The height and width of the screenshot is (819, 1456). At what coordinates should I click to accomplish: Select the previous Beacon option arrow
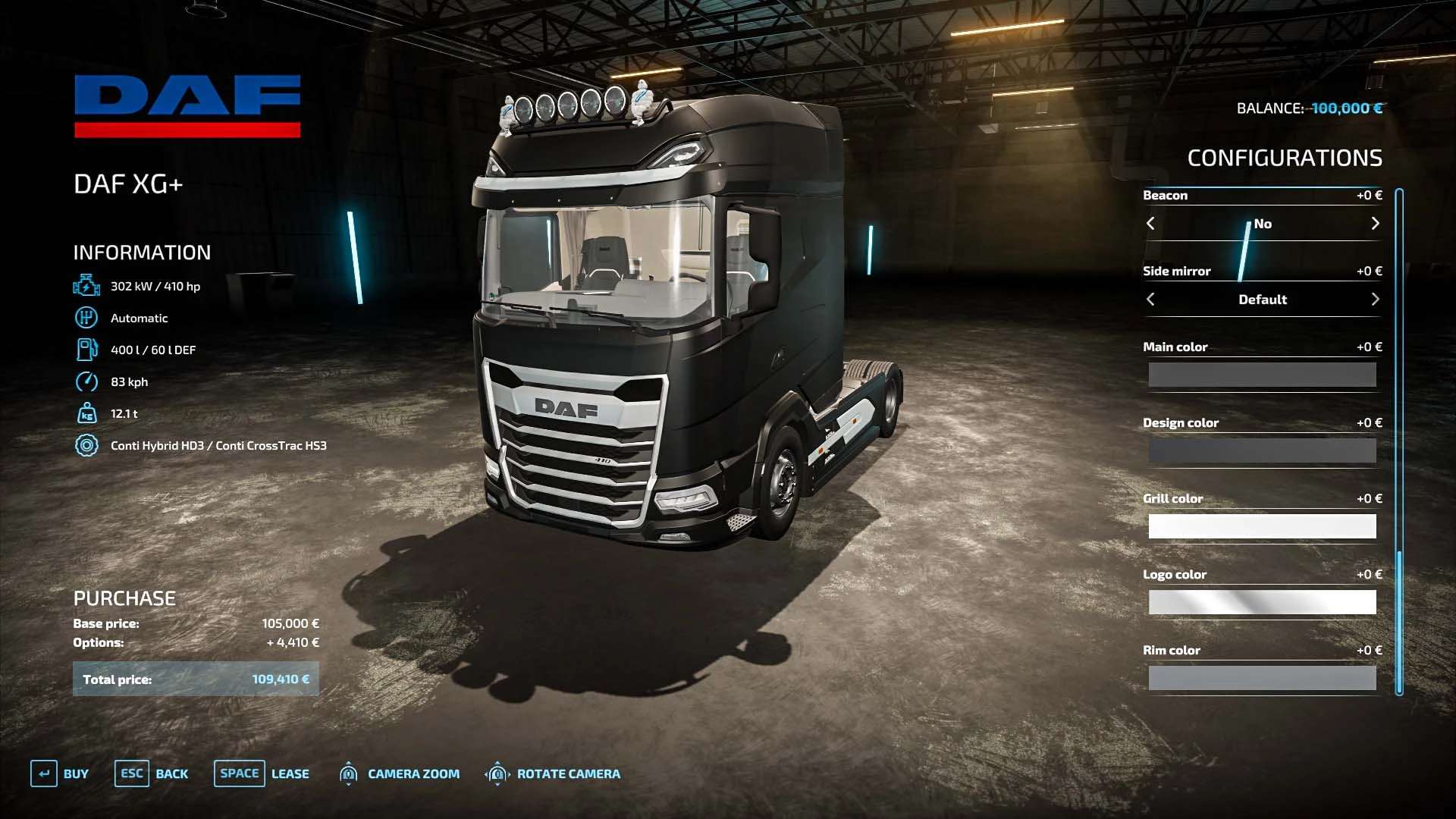pos(1150,224)
